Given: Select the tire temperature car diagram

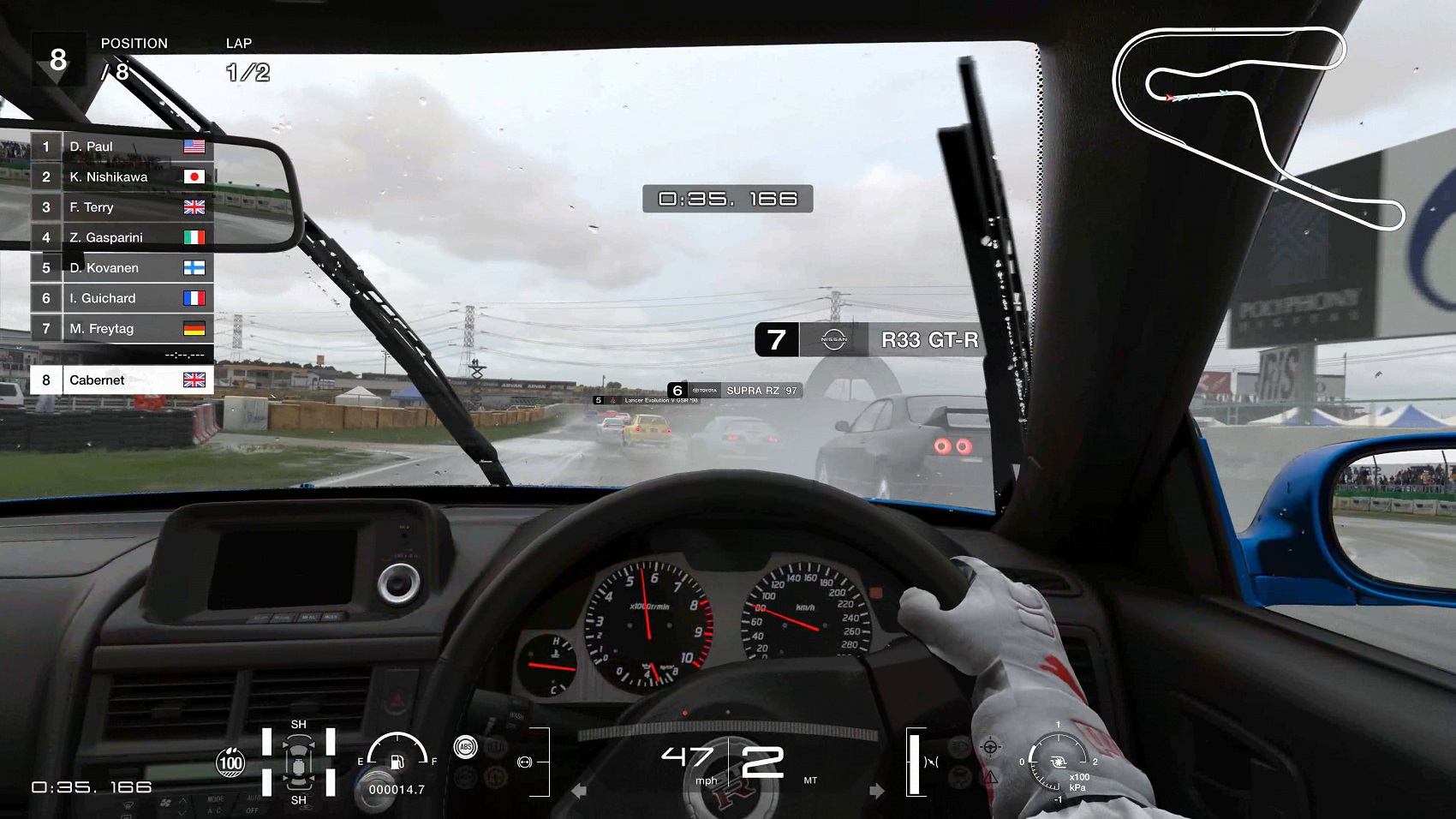Looking at the screenshot, I should point(298,762).
